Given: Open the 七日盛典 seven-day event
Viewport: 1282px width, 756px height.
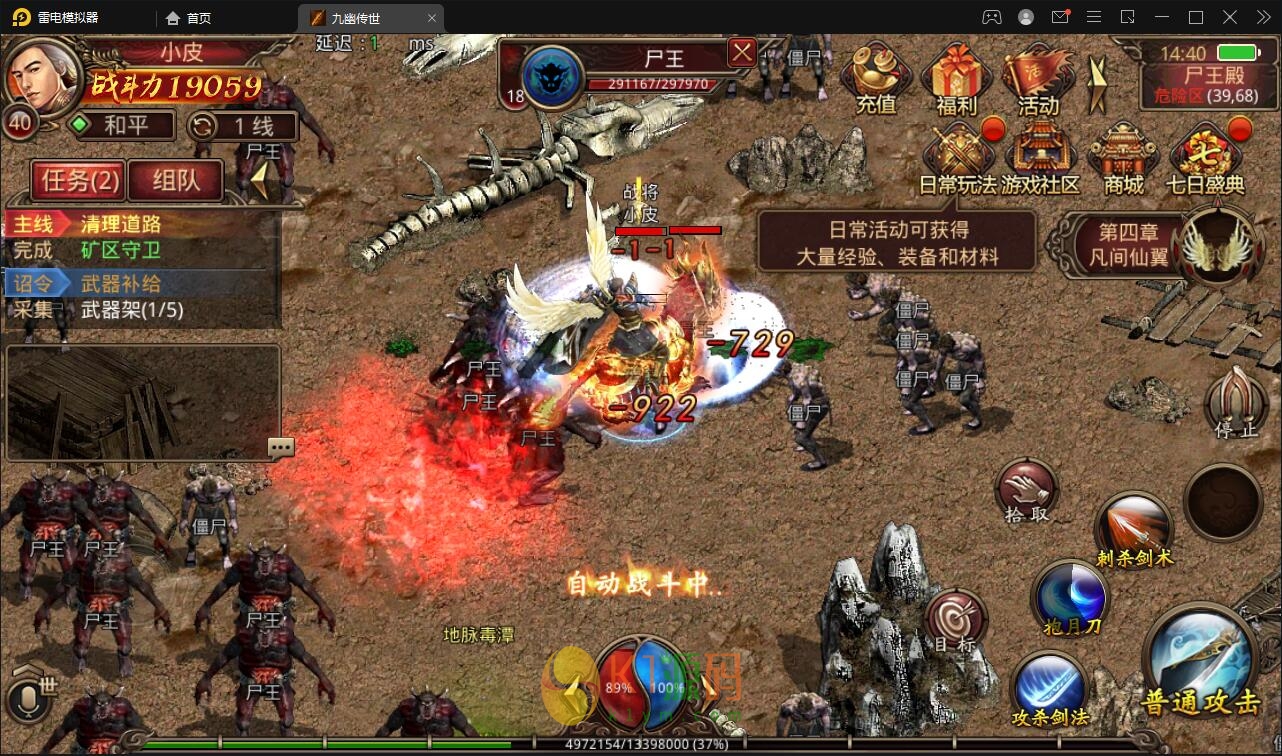Looking at the screenshot, I should tap(1205, 158).
